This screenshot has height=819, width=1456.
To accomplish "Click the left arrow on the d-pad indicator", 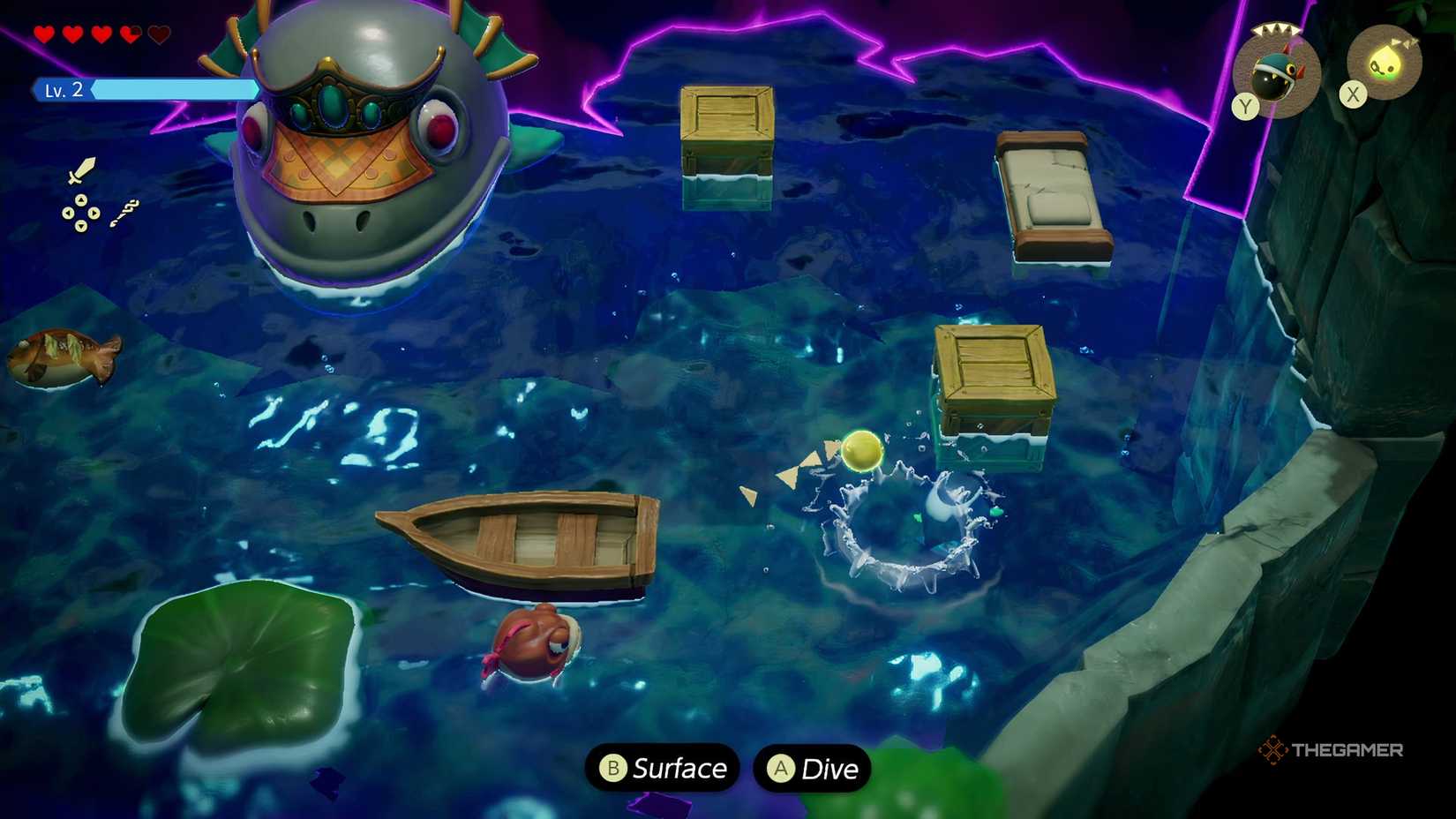I will pos(68,213).
